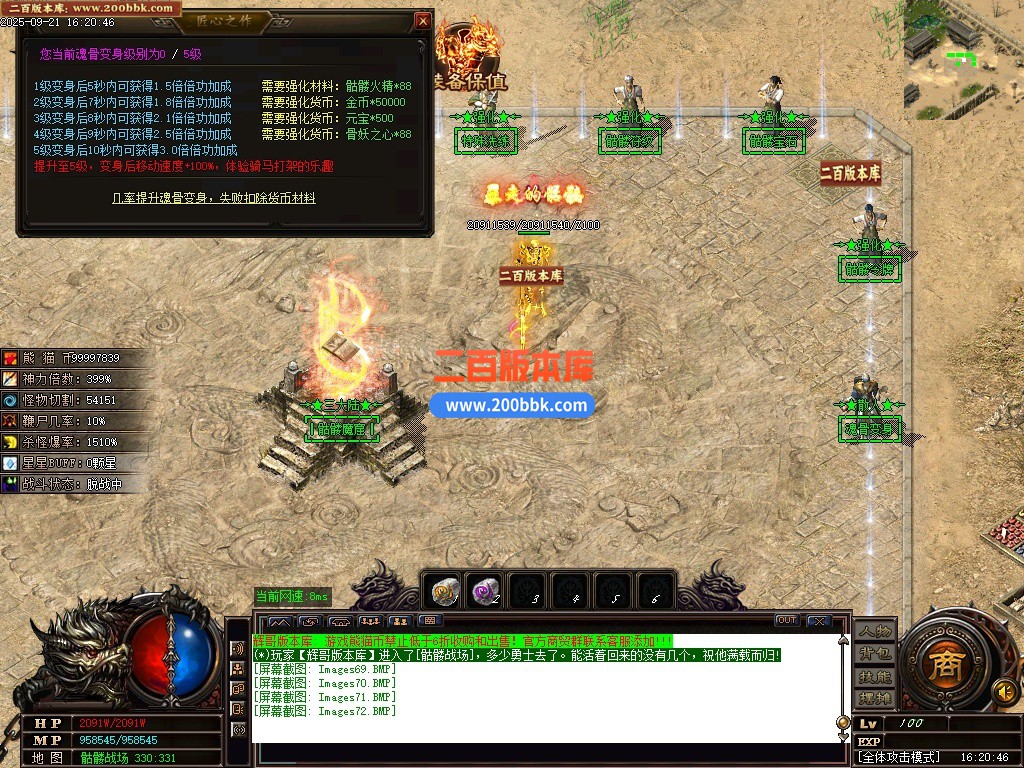Screen dimensions: 1024x768
Task: Open the round 商 shop button
Action: pyautogui.click(x=942, y=667)
